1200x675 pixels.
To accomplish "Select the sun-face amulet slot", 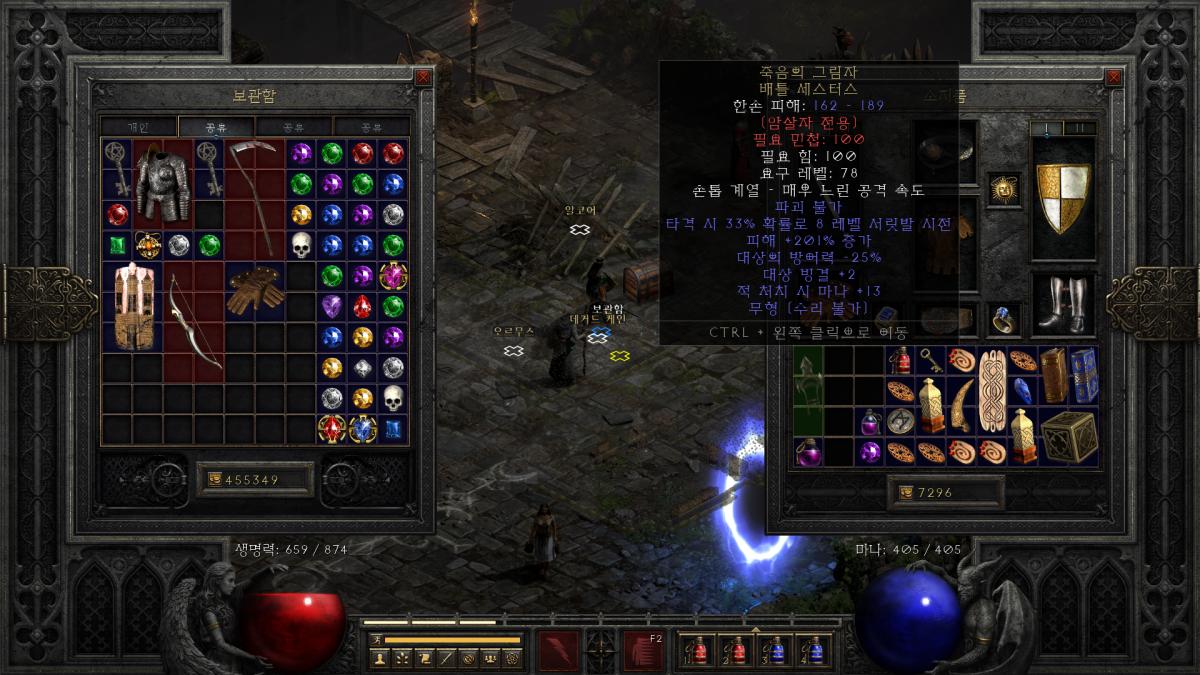I will click(x=1003, y=187).
